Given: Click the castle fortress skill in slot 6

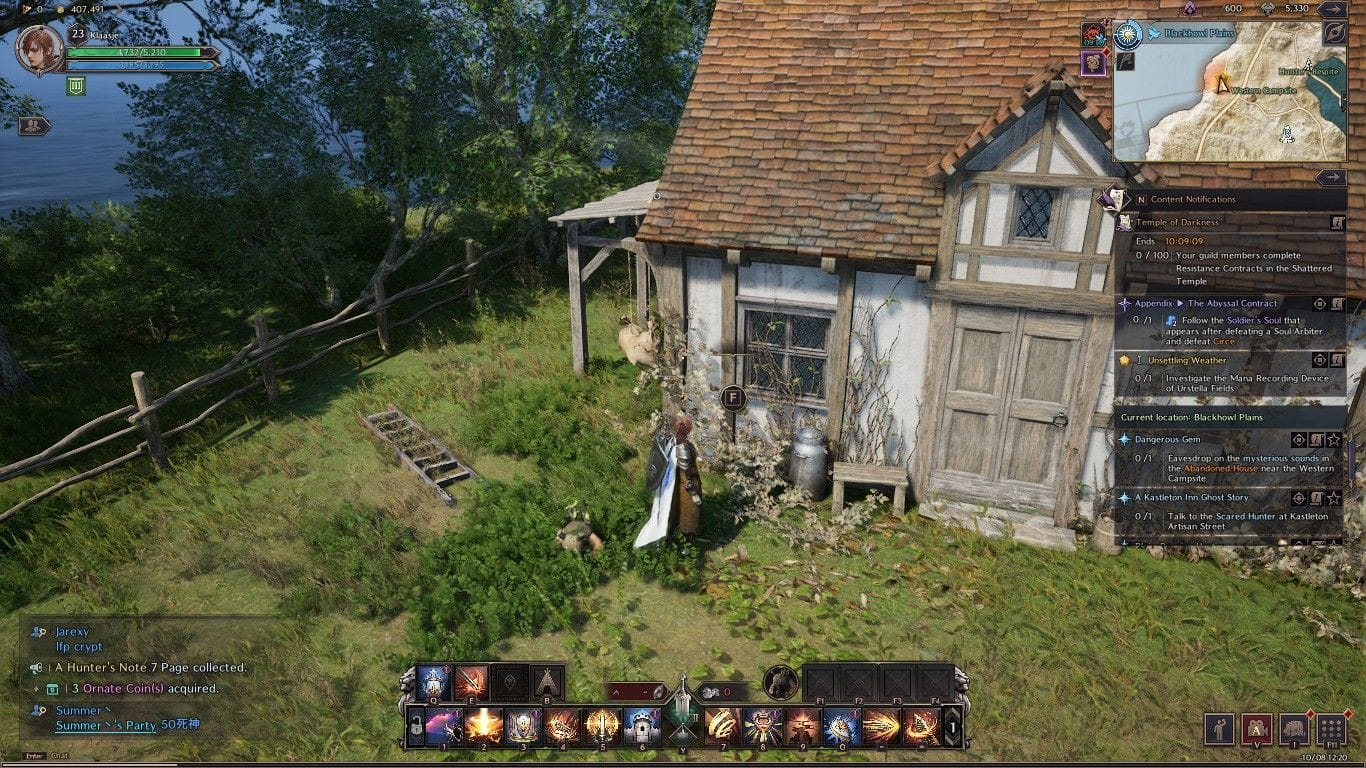Looking at the screenshot, I should [641, 726].
